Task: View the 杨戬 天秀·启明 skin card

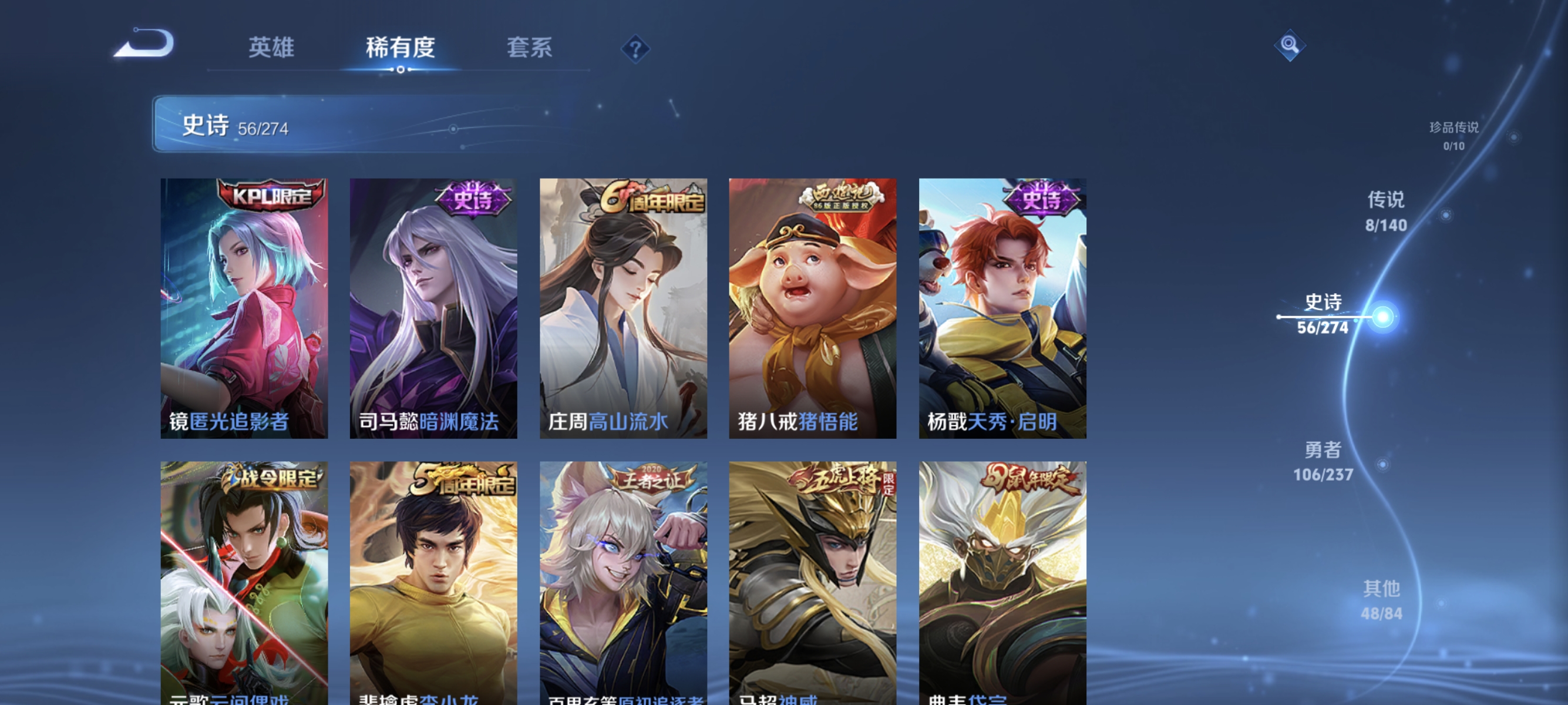Action: (1000, 310)
